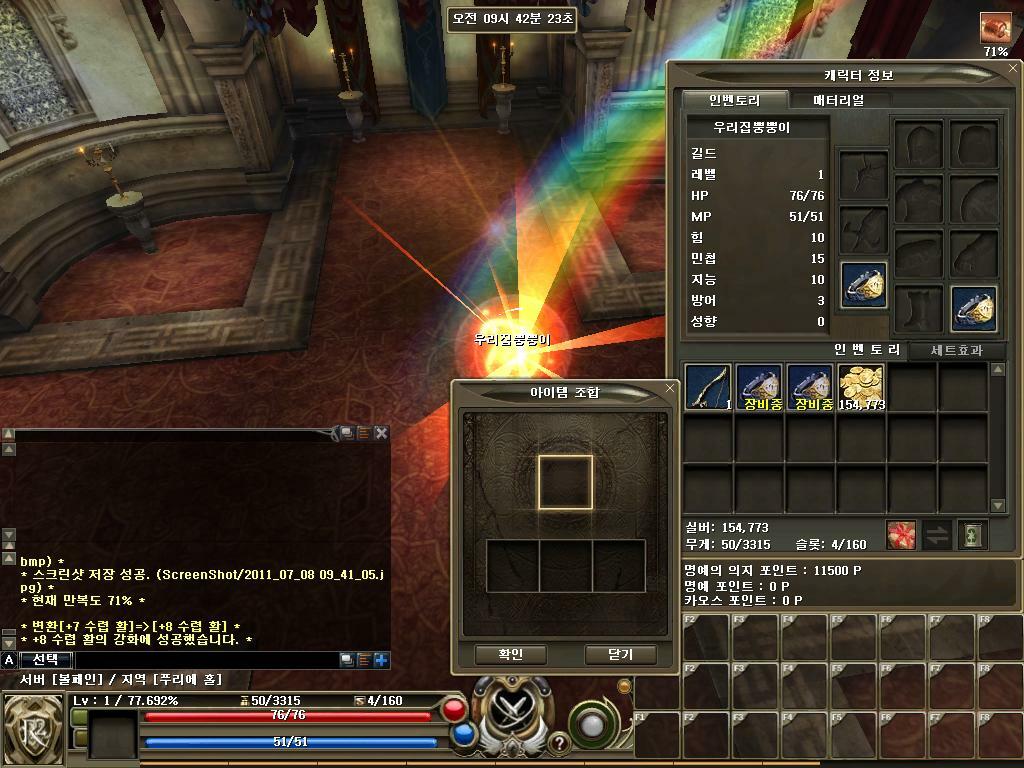The height and width of the screenshot is (768, 1024).
Task: Click the 확인 confirm button in item combine window
Action: pyautogui.click(x=511, y=654)
